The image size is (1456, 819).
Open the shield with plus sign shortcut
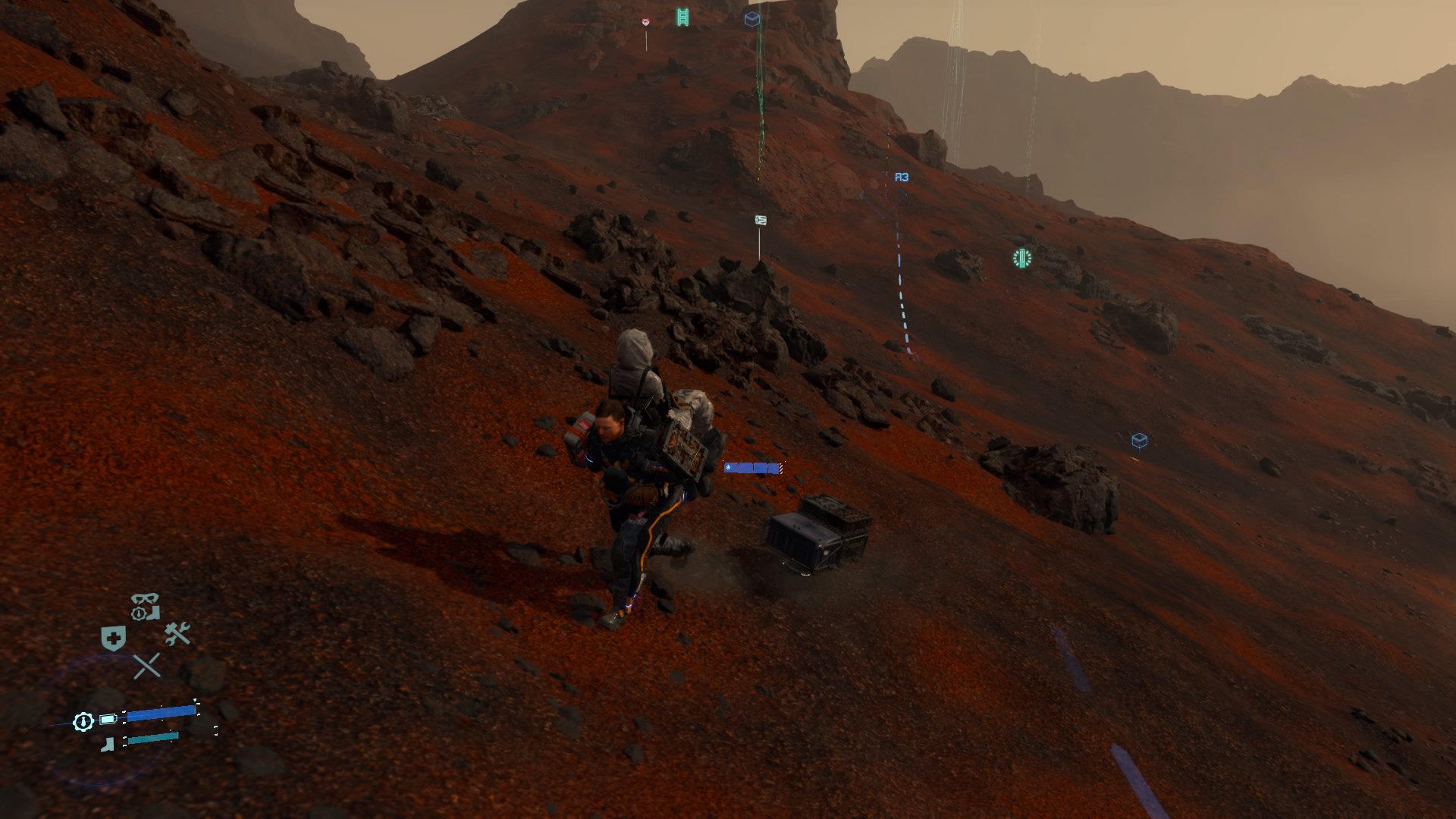pyautogui.click(x=113, y=639)
